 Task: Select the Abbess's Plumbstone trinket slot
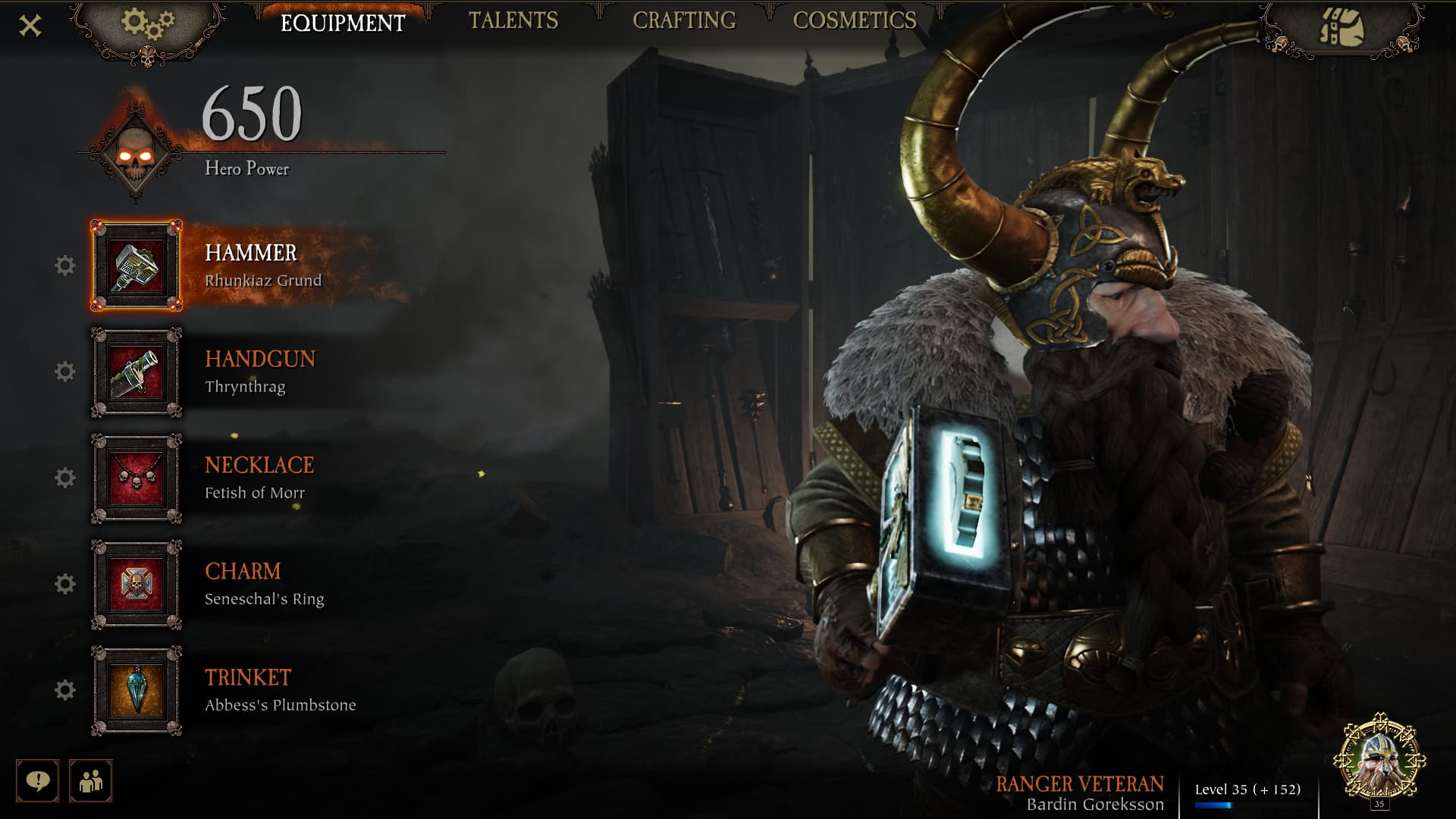(x=136, y=690)
